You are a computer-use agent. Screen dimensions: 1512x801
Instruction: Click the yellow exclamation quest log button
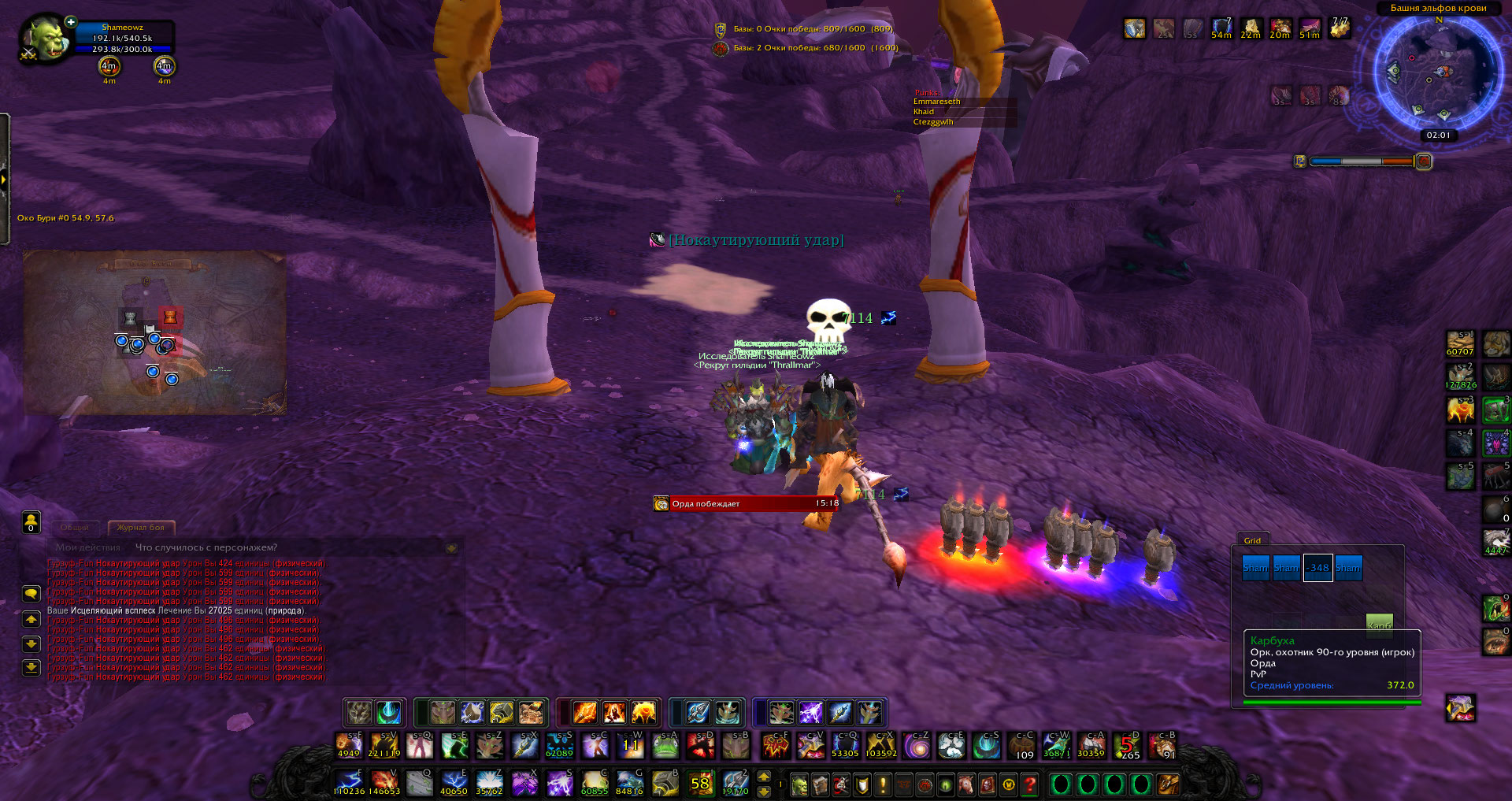pyautogui.click(x=883, y=784)
